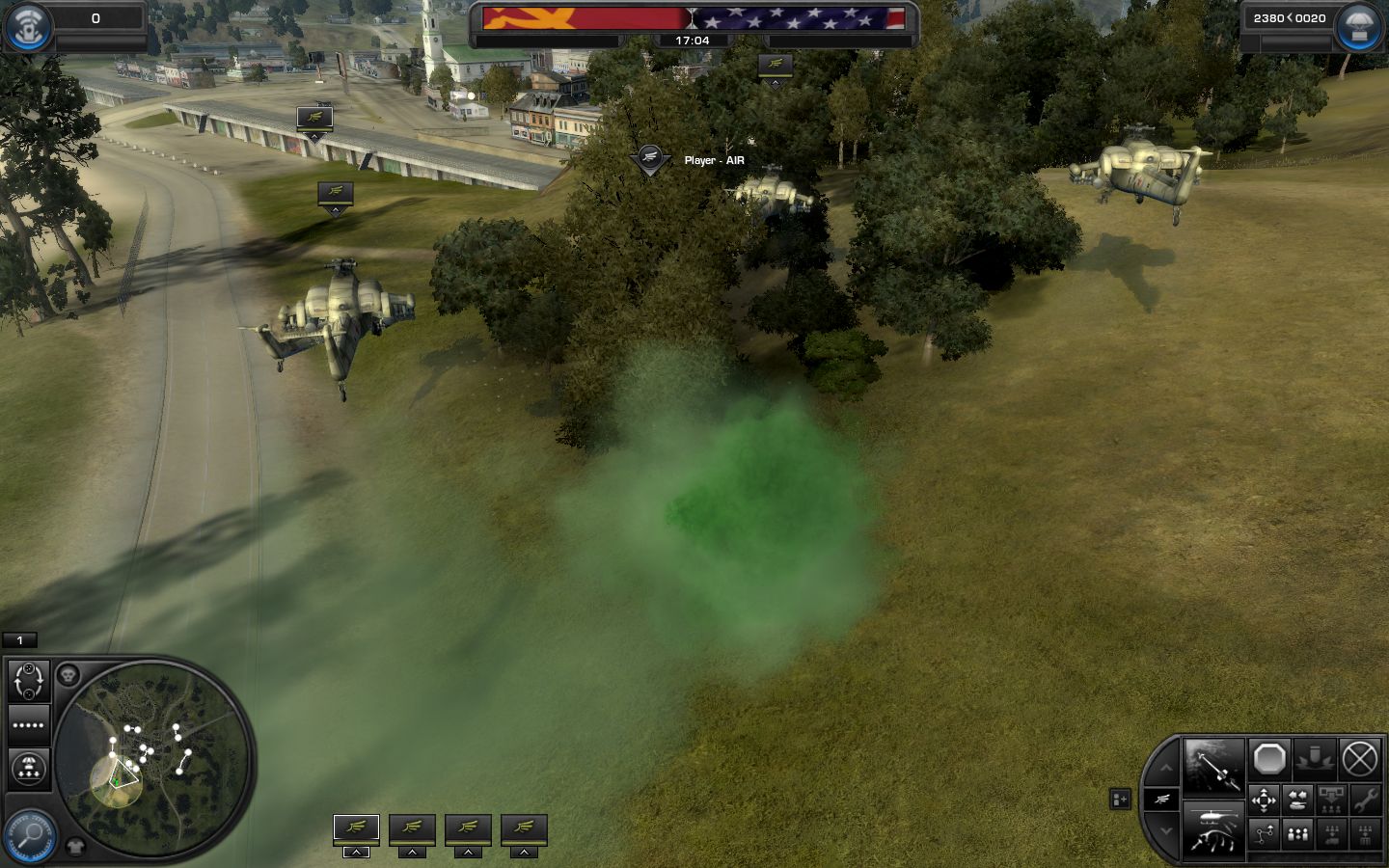Toggle the minimap rotation button
Image resolution: width=1389 pixels, height=868 pixels.
click(x=29, y=681)
